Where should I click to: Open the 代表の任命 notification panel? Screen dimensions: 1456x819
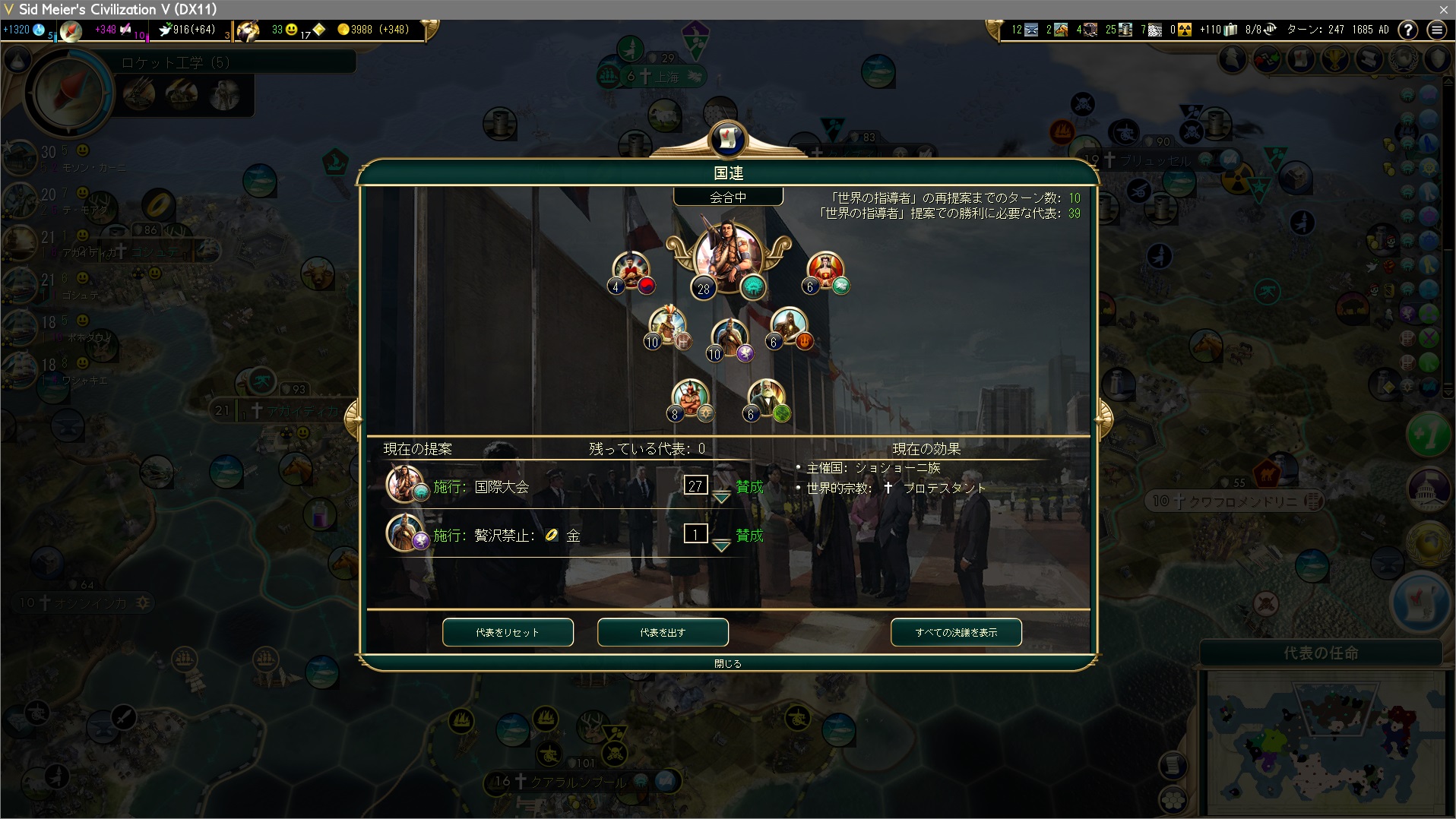pos(1321,653)
